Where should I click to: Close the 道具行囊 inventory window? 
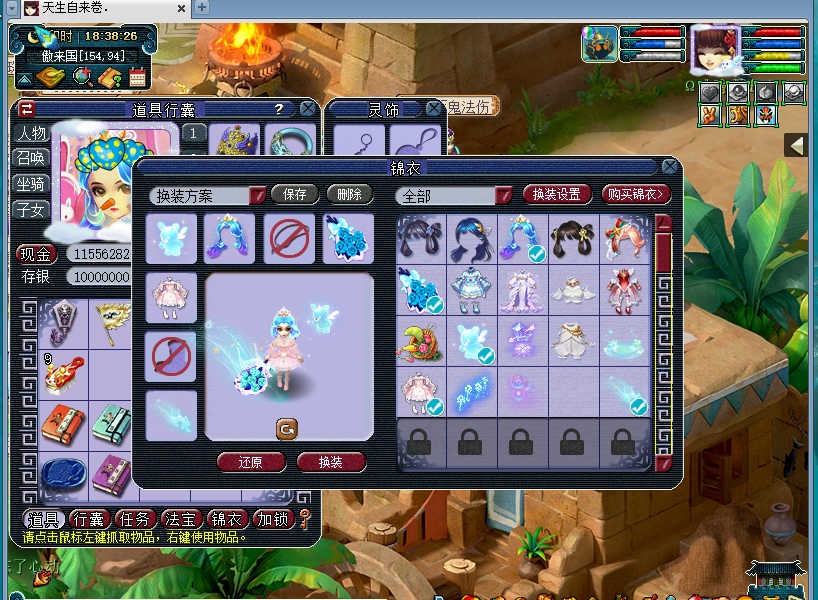308,108
